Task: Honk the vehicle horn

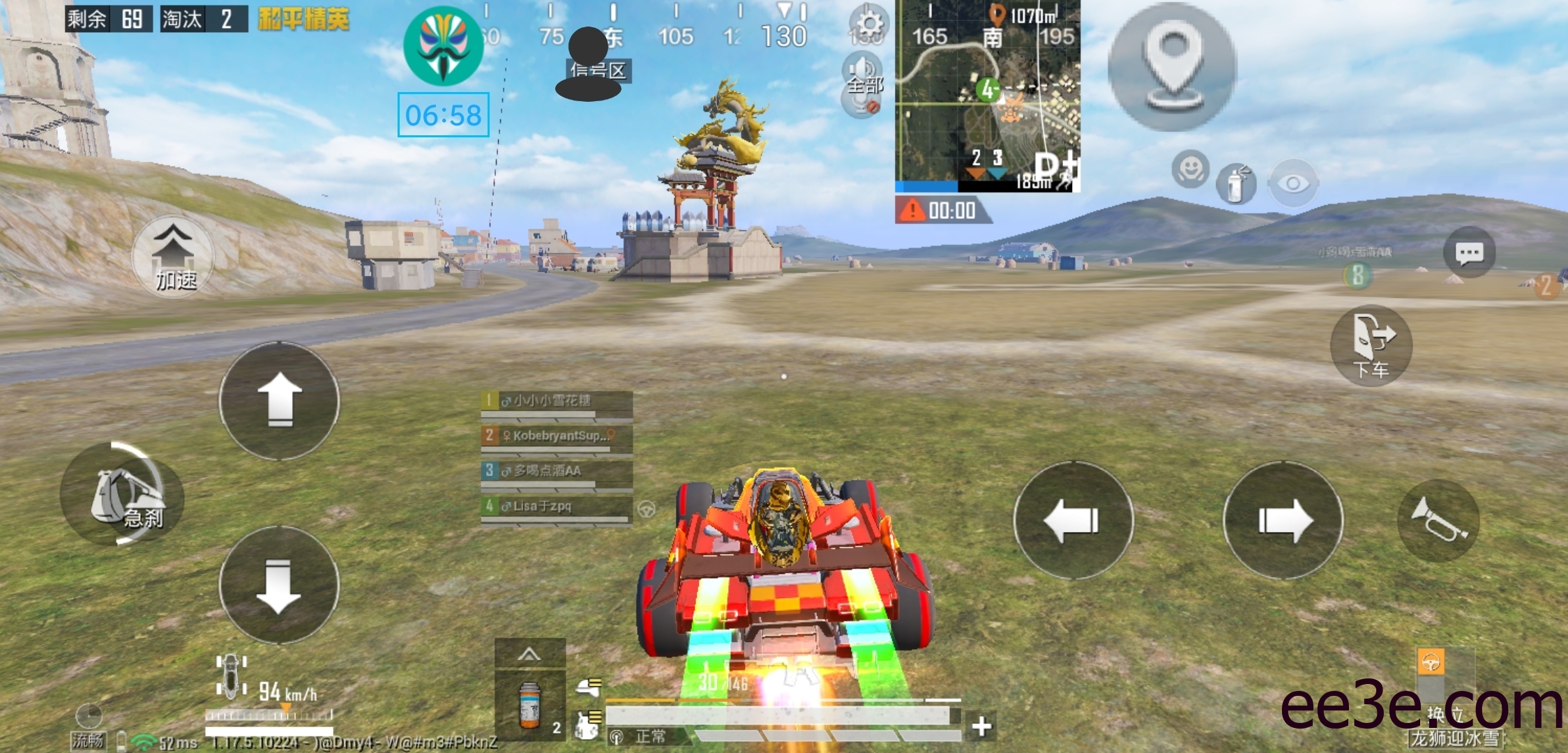Action: click(1438, 520)
